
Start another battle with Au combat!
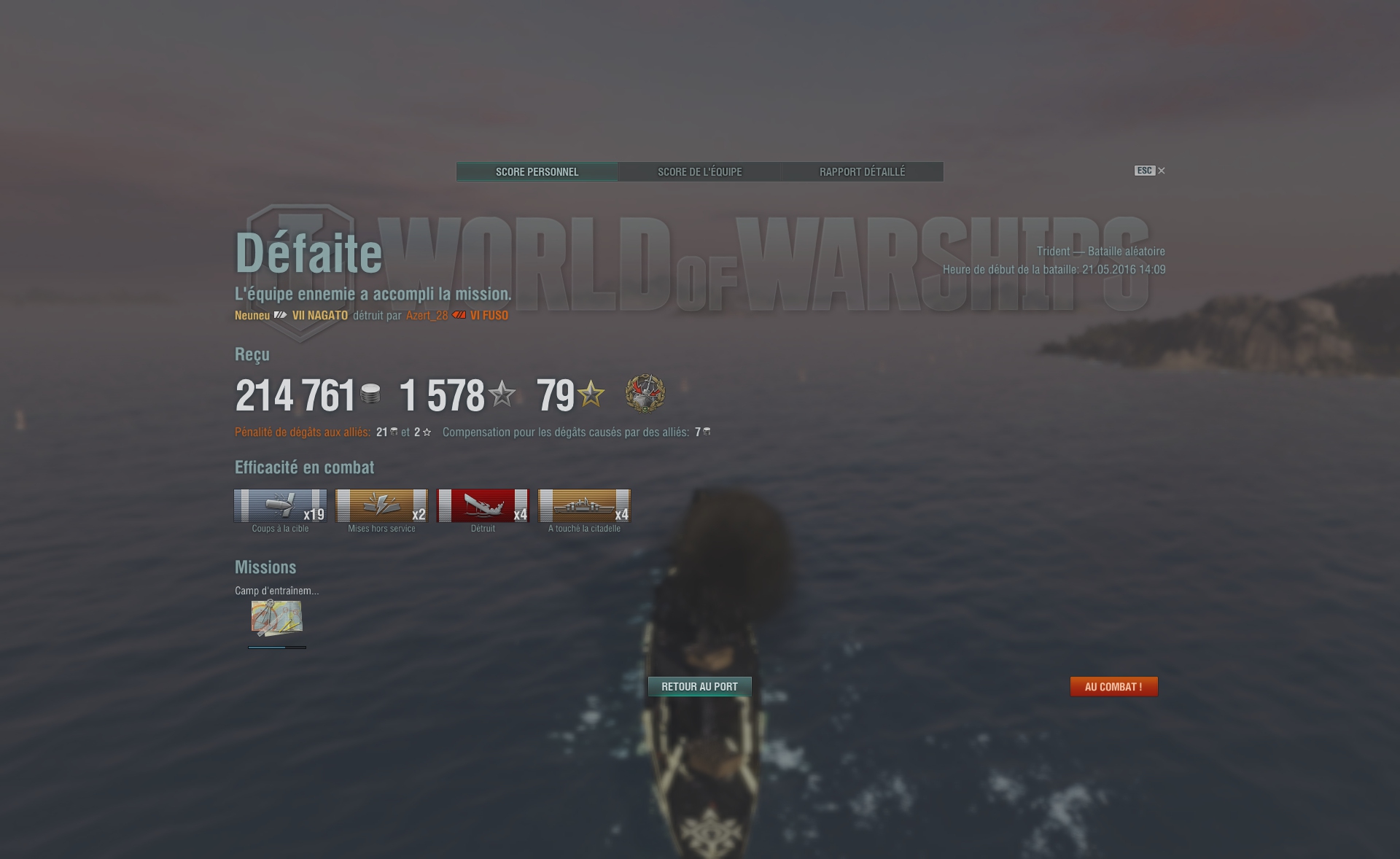point(1113,686)
